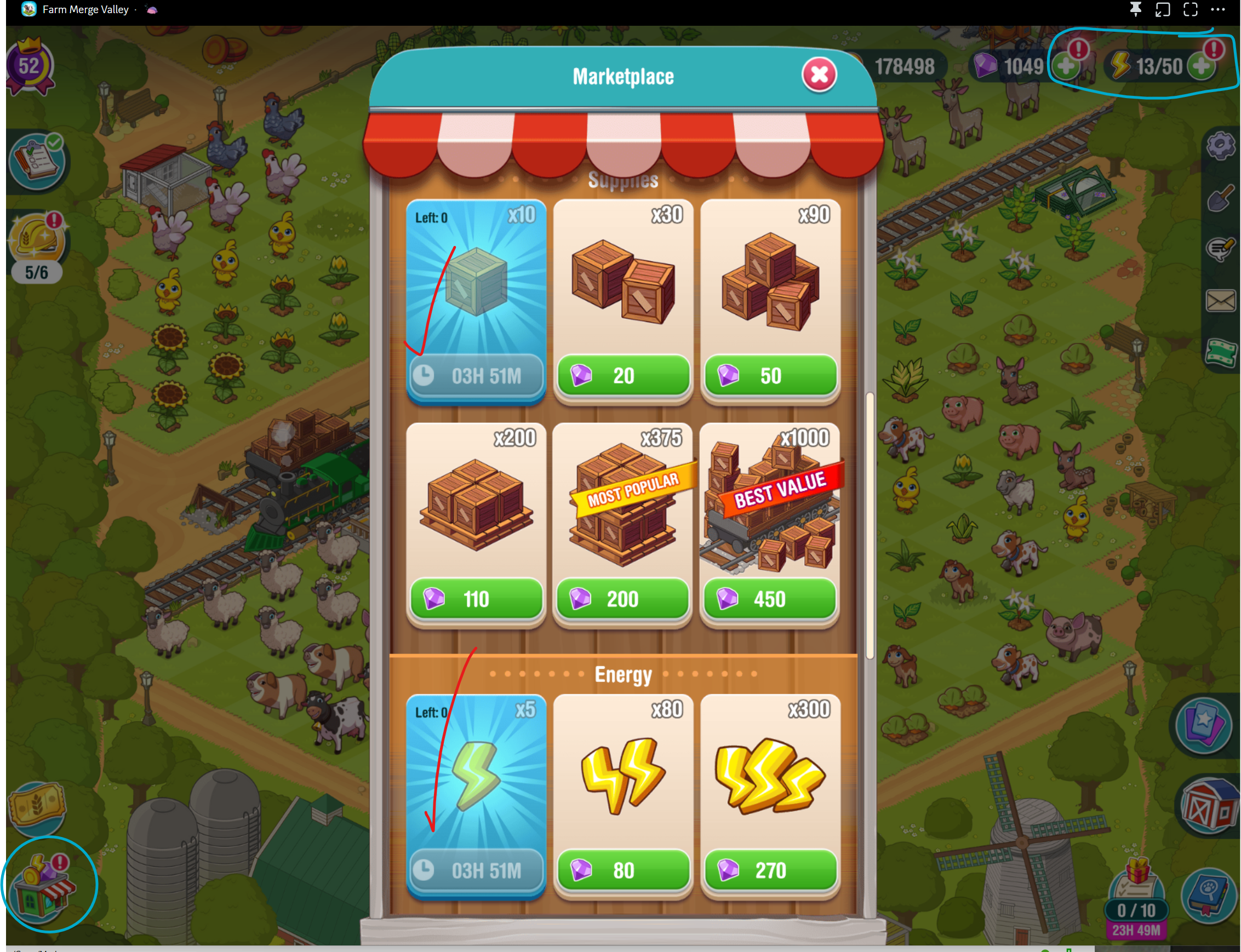Click the free x5 energy timer card

click(476, 793)
